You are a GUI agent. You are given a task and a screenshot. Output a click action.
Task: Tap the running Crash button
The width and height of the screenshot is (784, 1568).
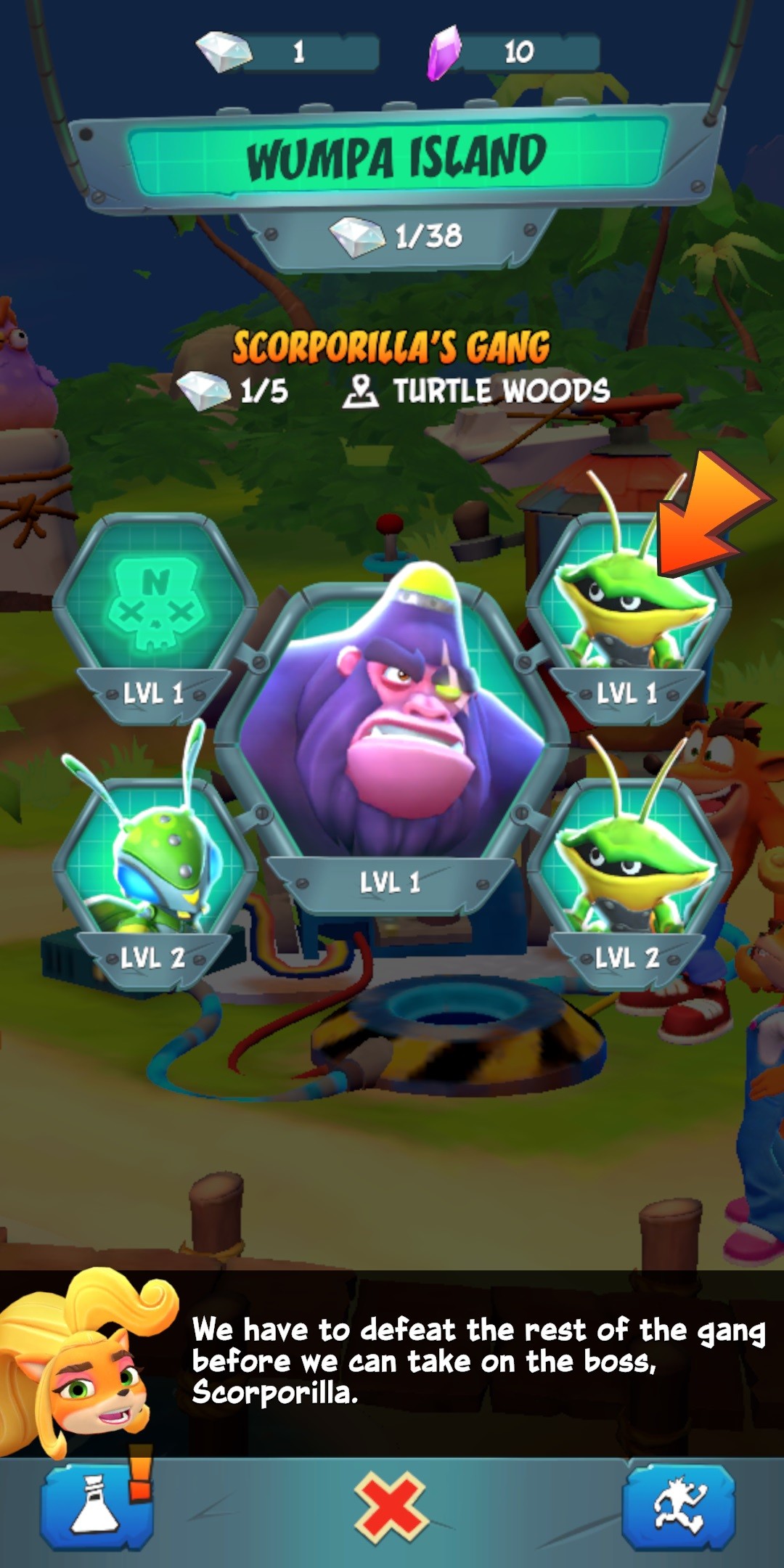pos(679,1507)
